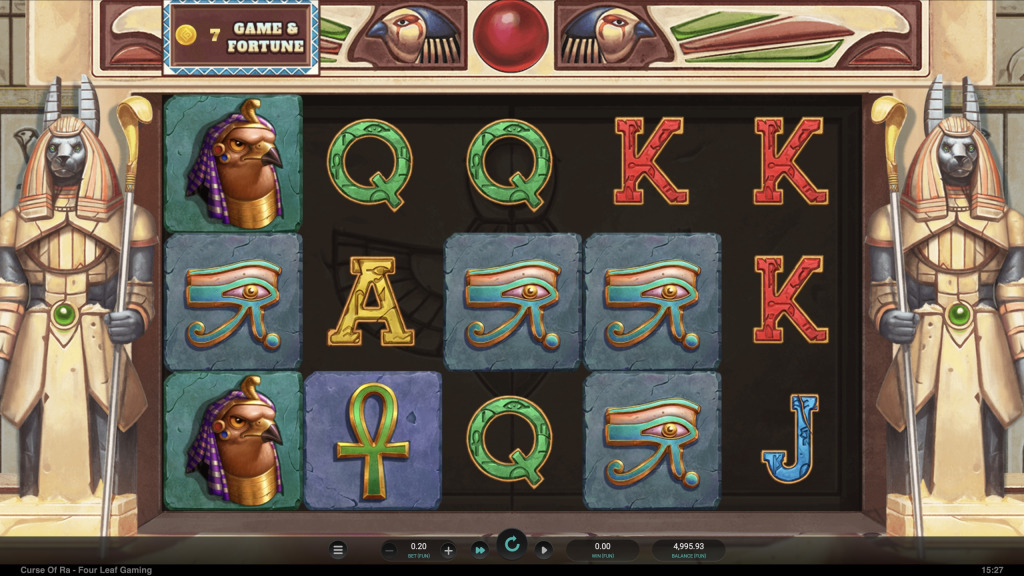
Task: Spin the reels with the circular arrow
Action: [x=512, y=545]
